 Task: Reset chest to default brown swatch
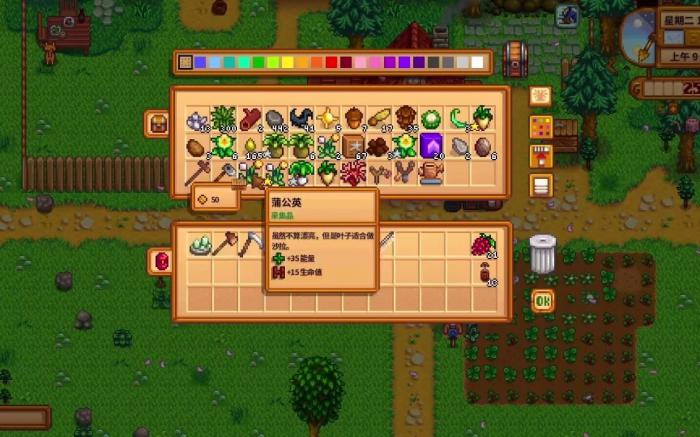(185, 63)
